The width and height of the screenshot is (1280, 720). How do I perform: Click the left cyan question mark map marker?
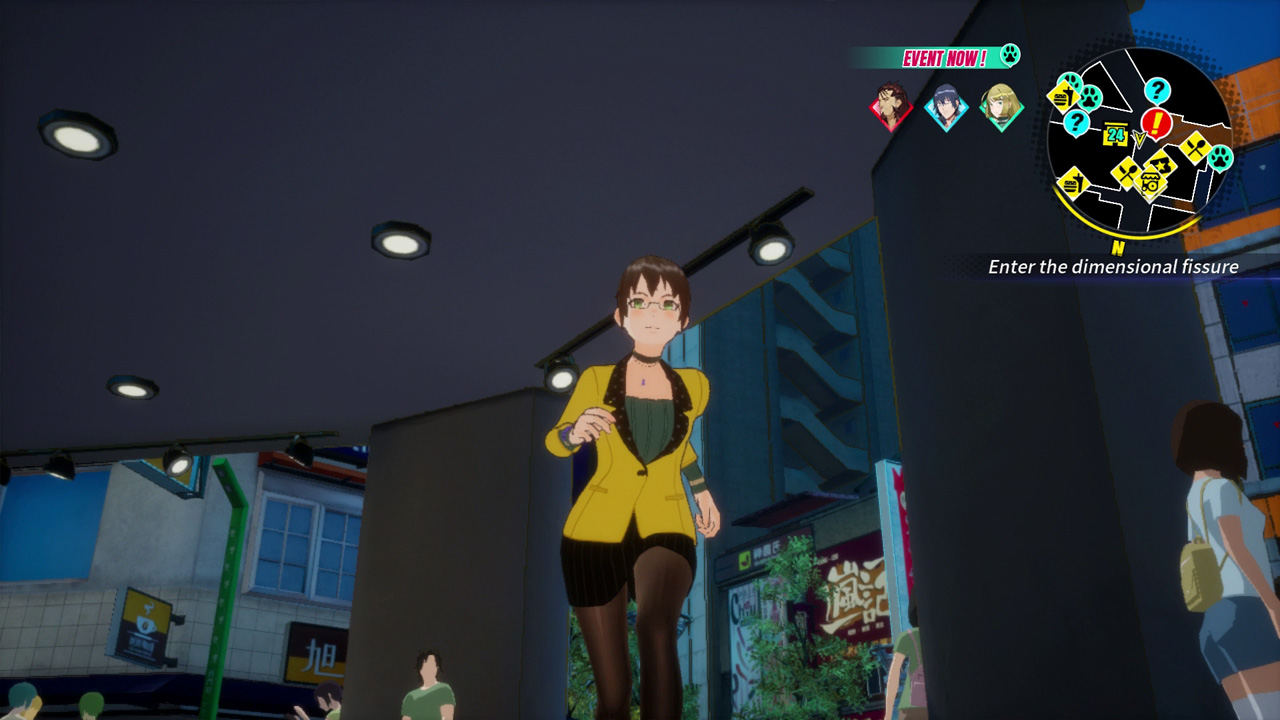1076,121
